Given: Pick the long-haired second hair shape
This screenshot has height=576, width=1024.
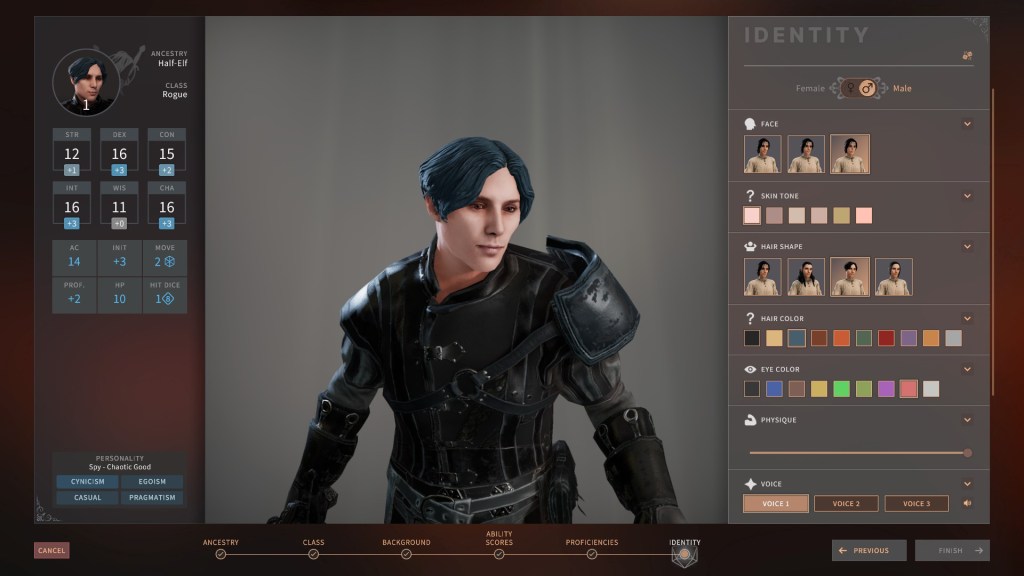Looking at the screenshot, I should pyautogui.click(x=806, y=277).
